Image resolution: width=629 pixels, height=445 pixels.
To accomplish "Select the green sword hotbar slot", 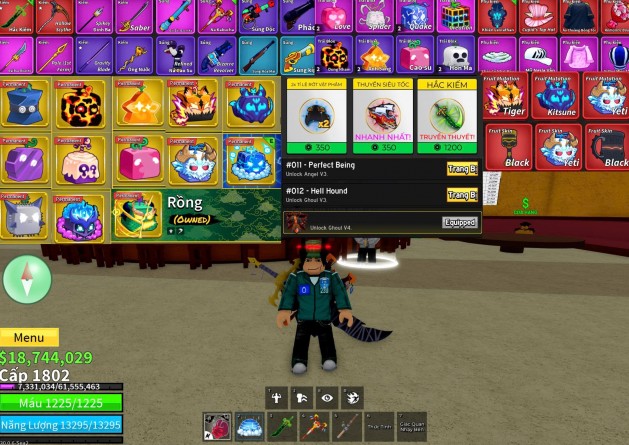I will pos(282,427).
